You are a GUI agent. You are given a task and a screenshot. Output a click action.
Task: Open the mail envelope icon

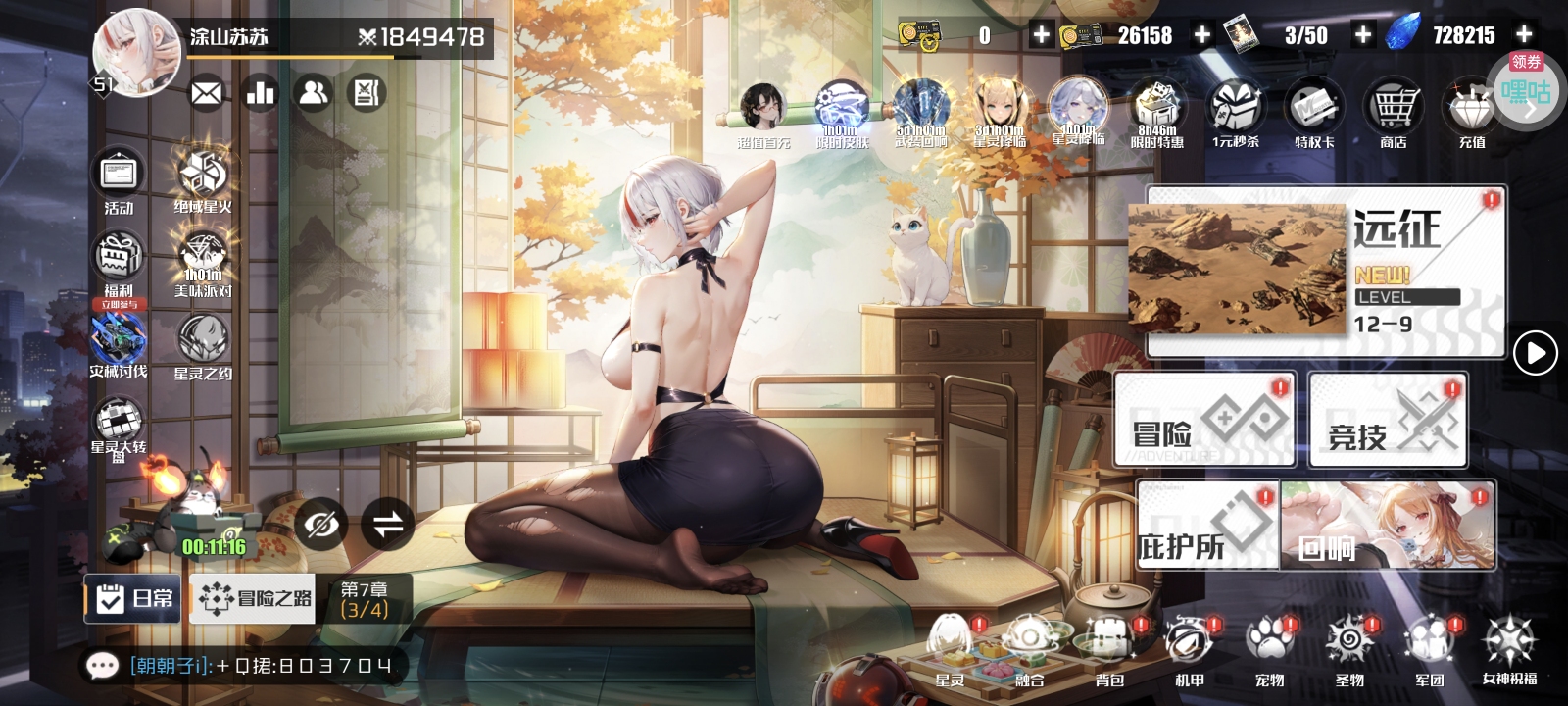(206, 93)
